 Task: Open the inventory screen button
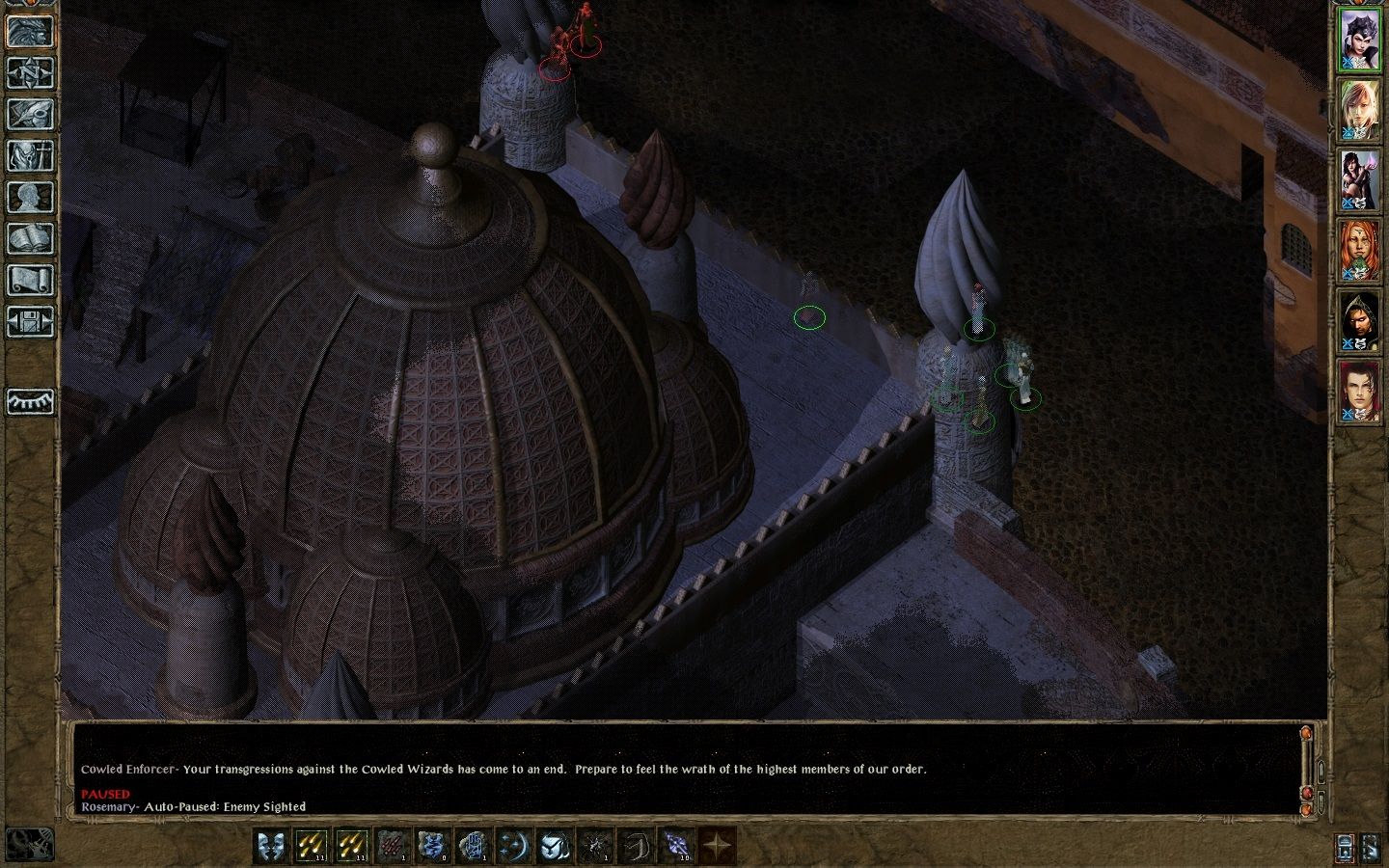(30, 155)
